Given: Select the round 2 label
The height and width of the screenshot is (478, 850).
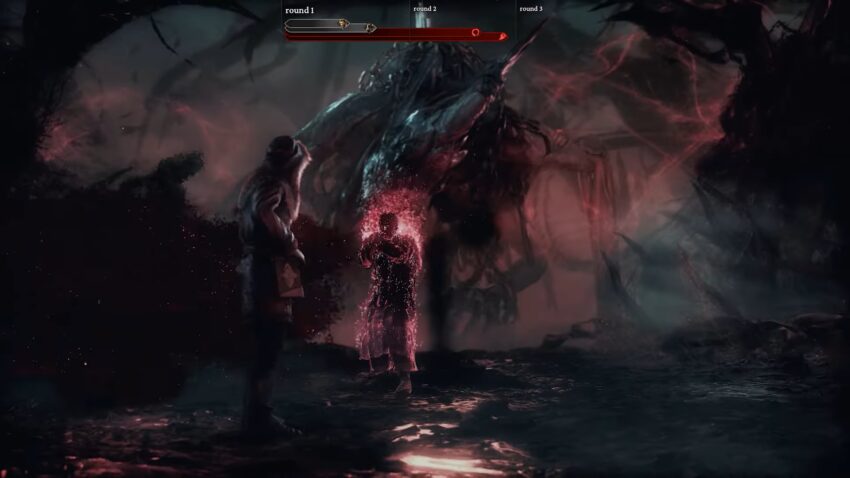Looking at the screenshot, I should [424, 9].
